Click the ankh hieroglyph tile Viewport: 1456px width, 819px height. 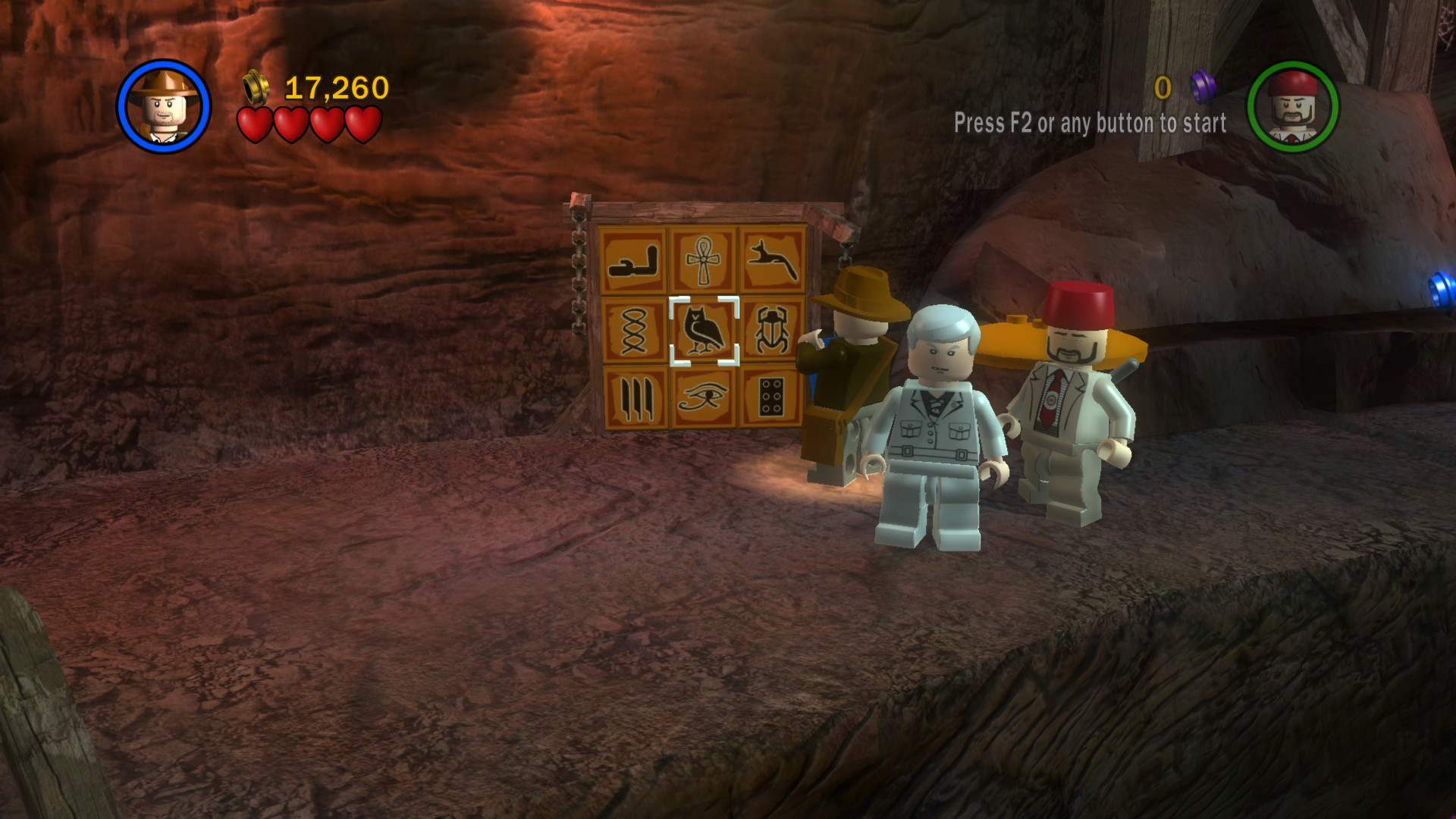coord(704,261)
